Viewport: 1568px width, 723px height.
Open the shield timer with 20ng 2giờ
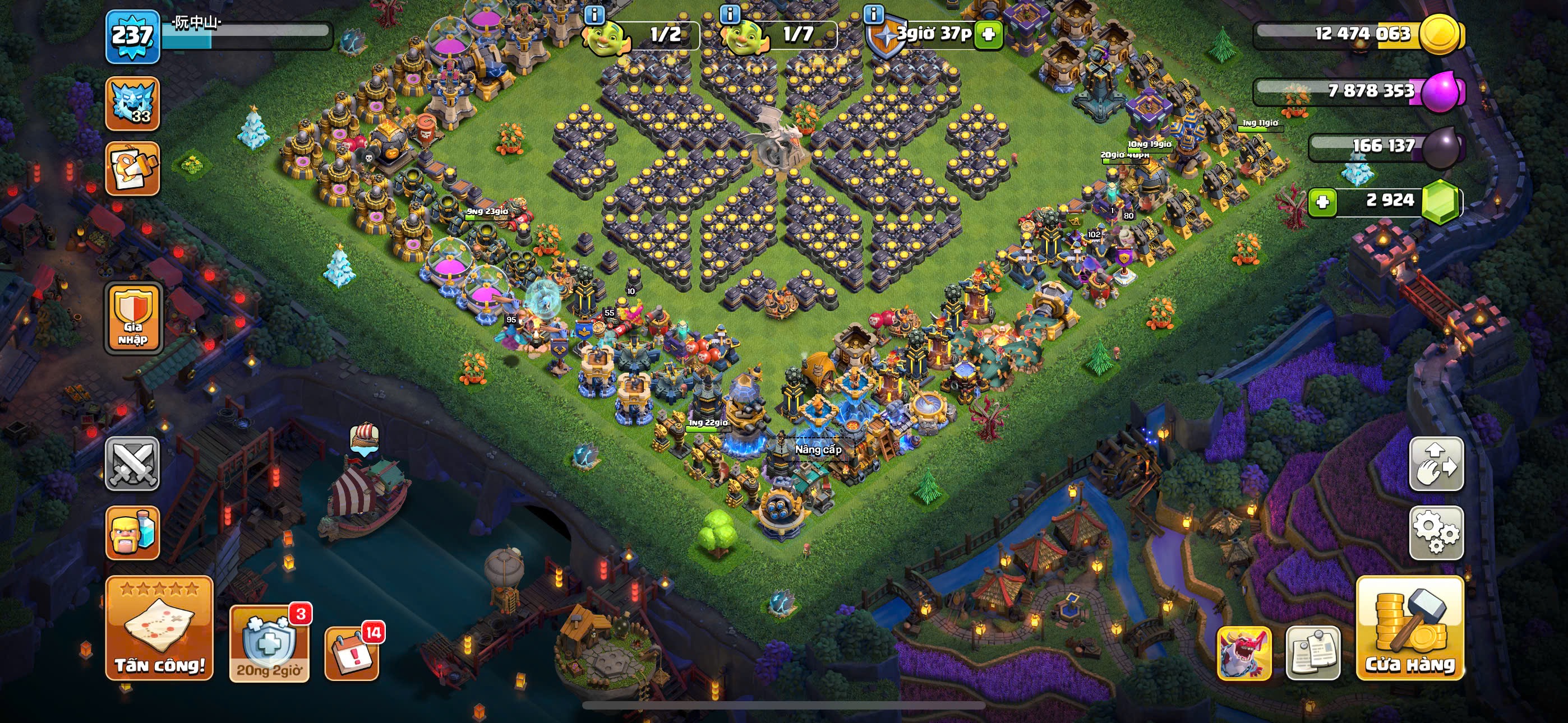[269, 643]
